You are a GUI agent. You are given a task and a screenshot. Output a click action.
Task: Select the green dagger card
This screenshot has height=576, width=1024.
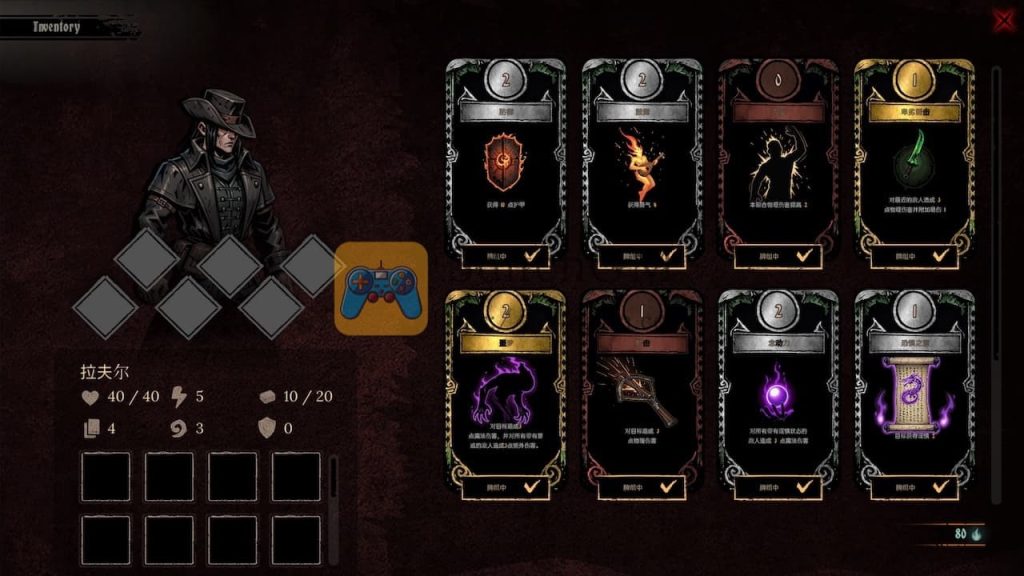[x=914, y=160]
